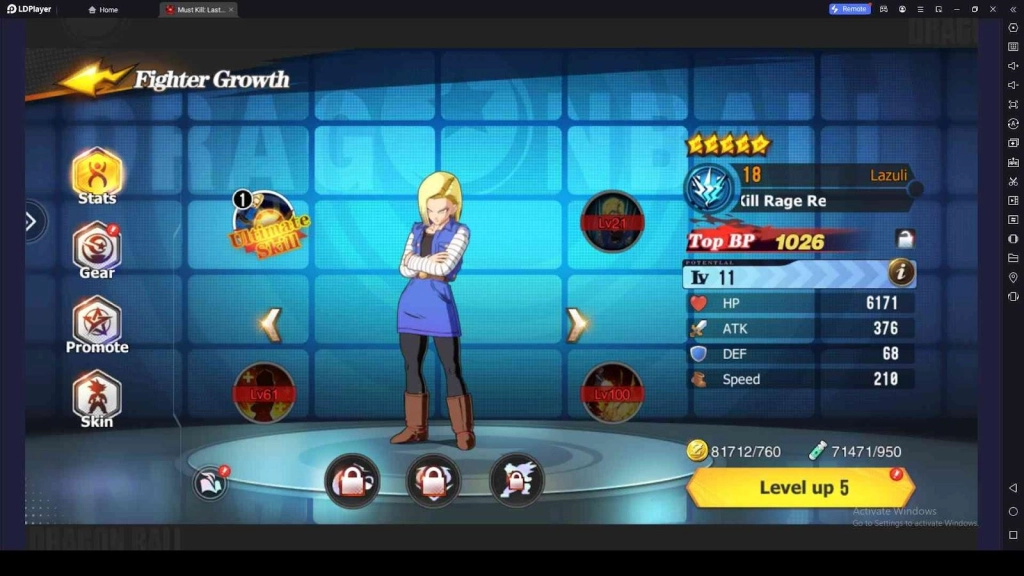Switch to the LDPlayer Home tab
The height and width of the screenshot is (576, 1024).
click(103, 9)
